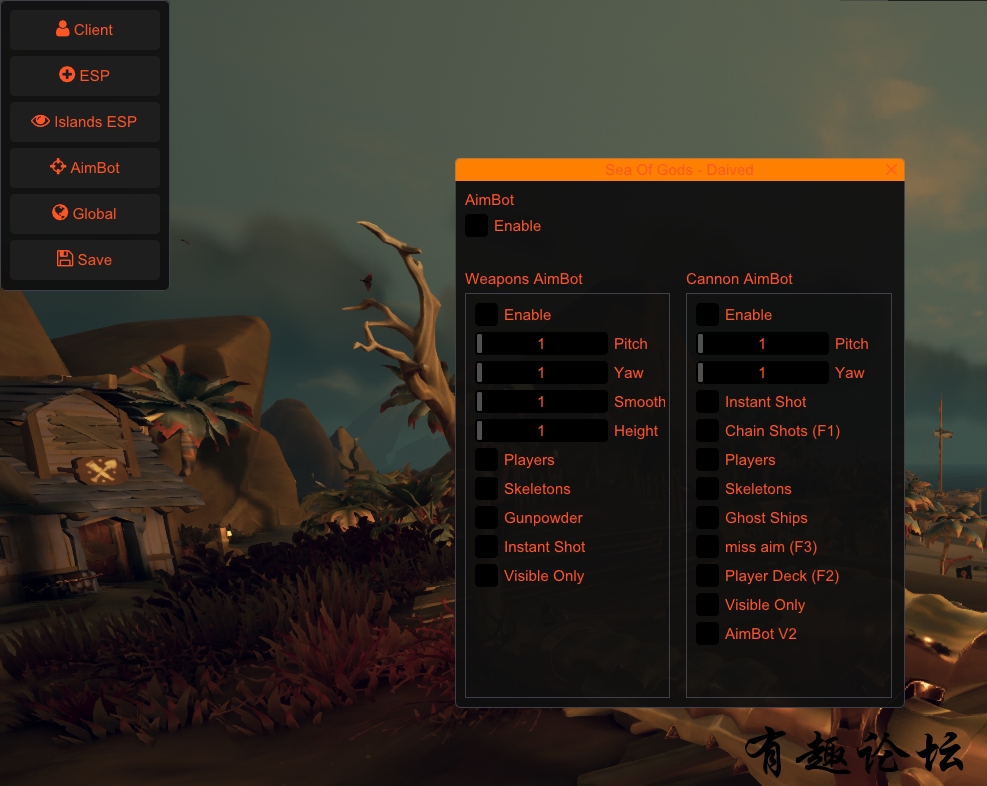Open the ESP menu section

click(85, 76)
